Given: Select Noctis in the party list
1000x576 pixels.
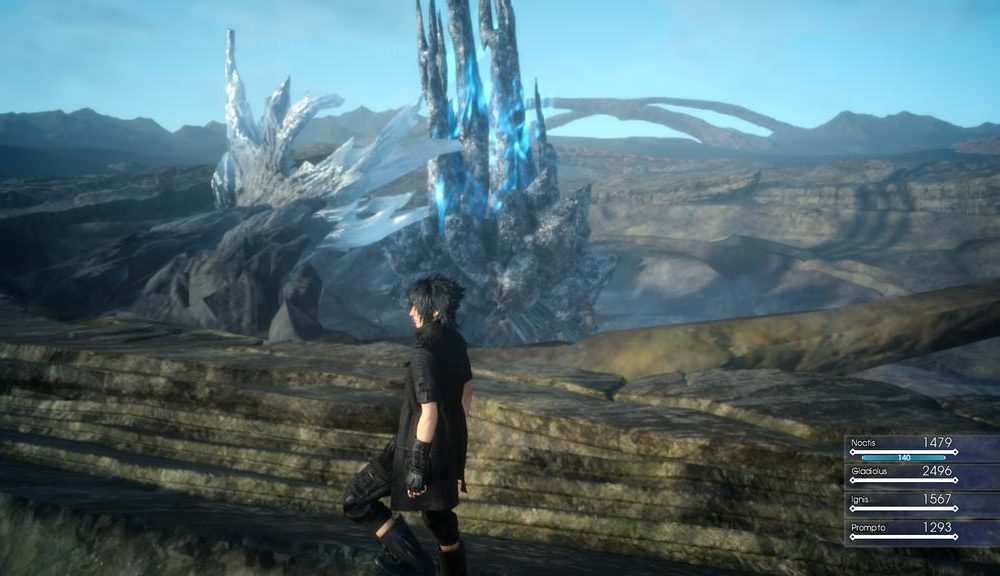Looking at the screenshot, I should coord(903,446).
